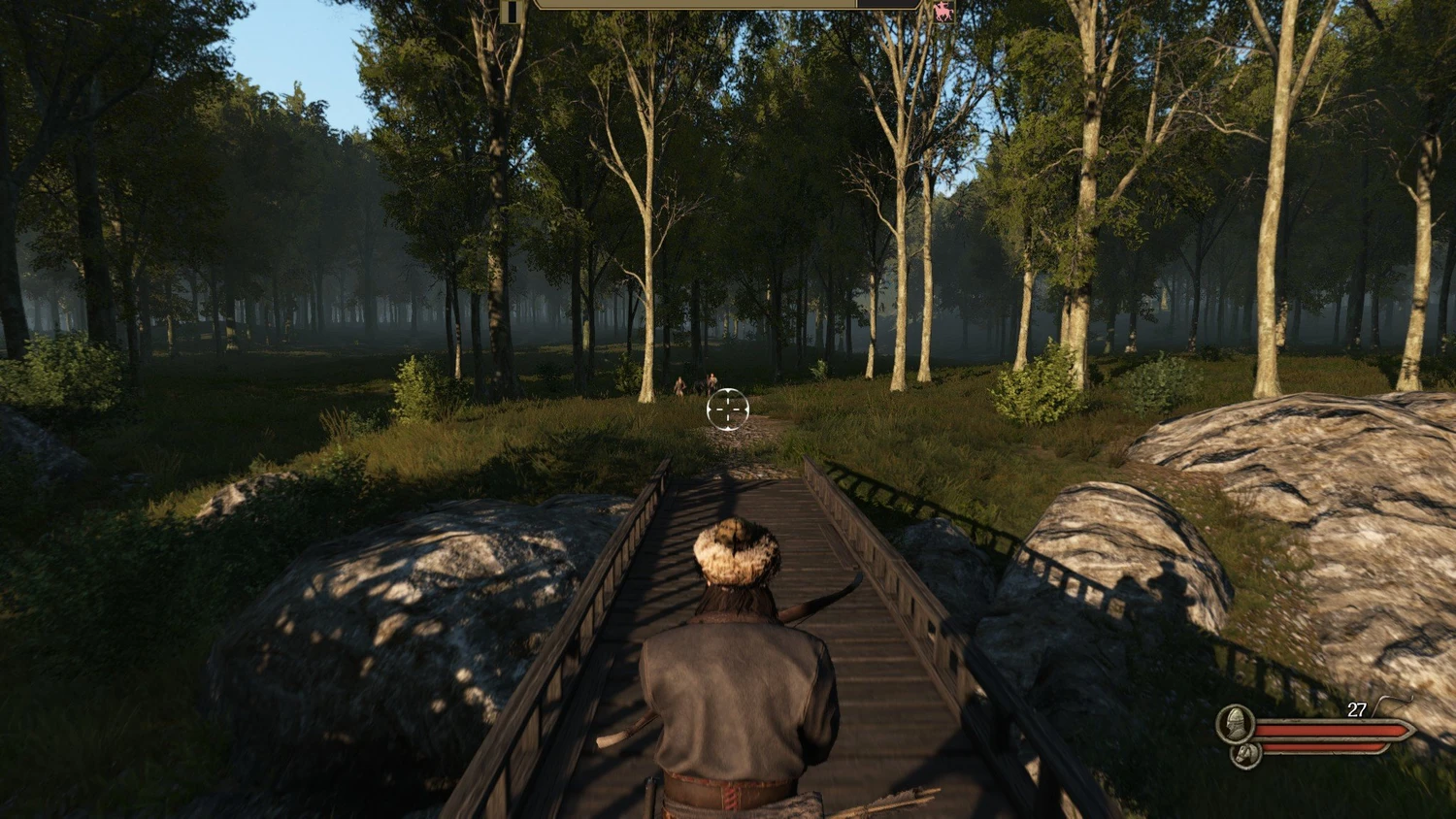
Task: Click the pink horseman enemy banner
Action: 942,12
